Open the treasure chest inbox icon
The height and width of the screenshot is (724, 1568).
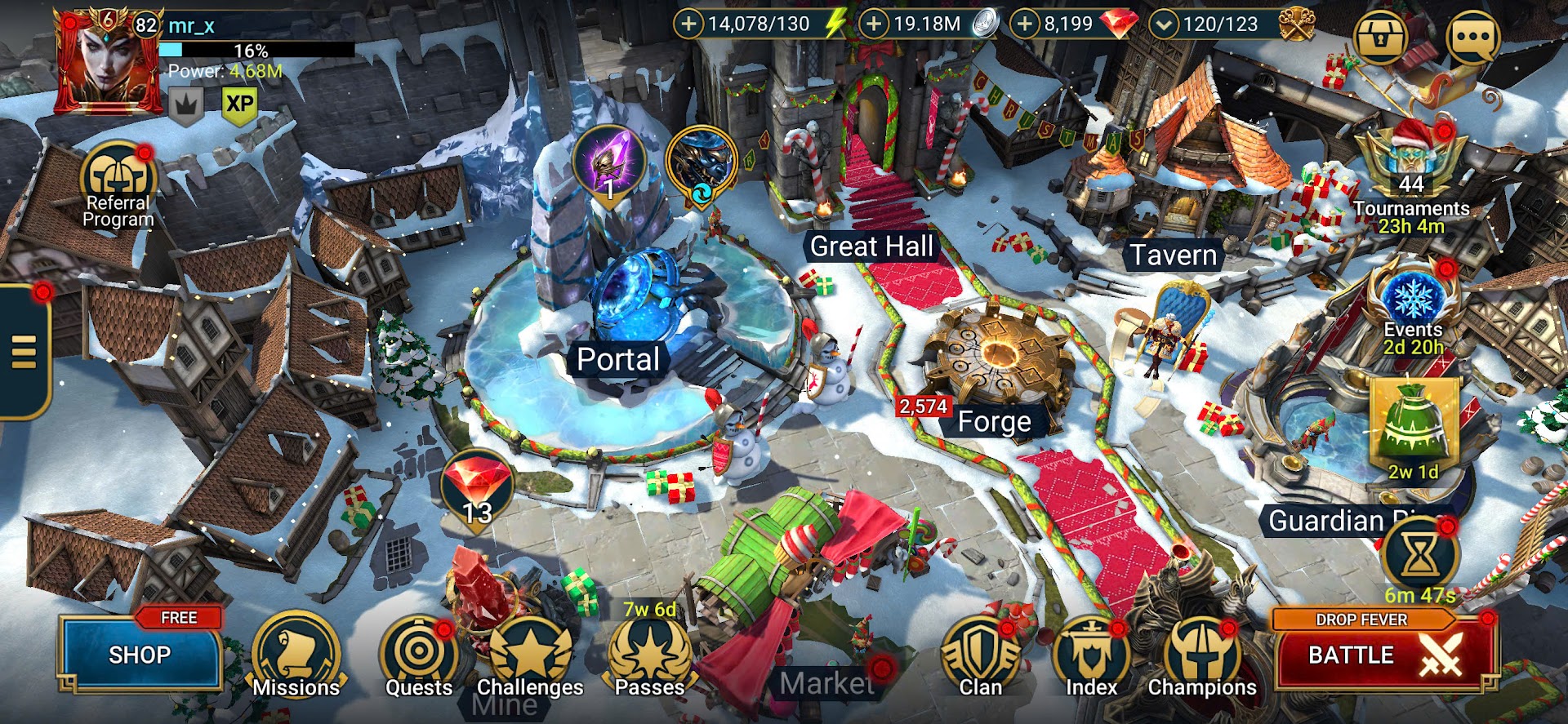click(1380, 38)
